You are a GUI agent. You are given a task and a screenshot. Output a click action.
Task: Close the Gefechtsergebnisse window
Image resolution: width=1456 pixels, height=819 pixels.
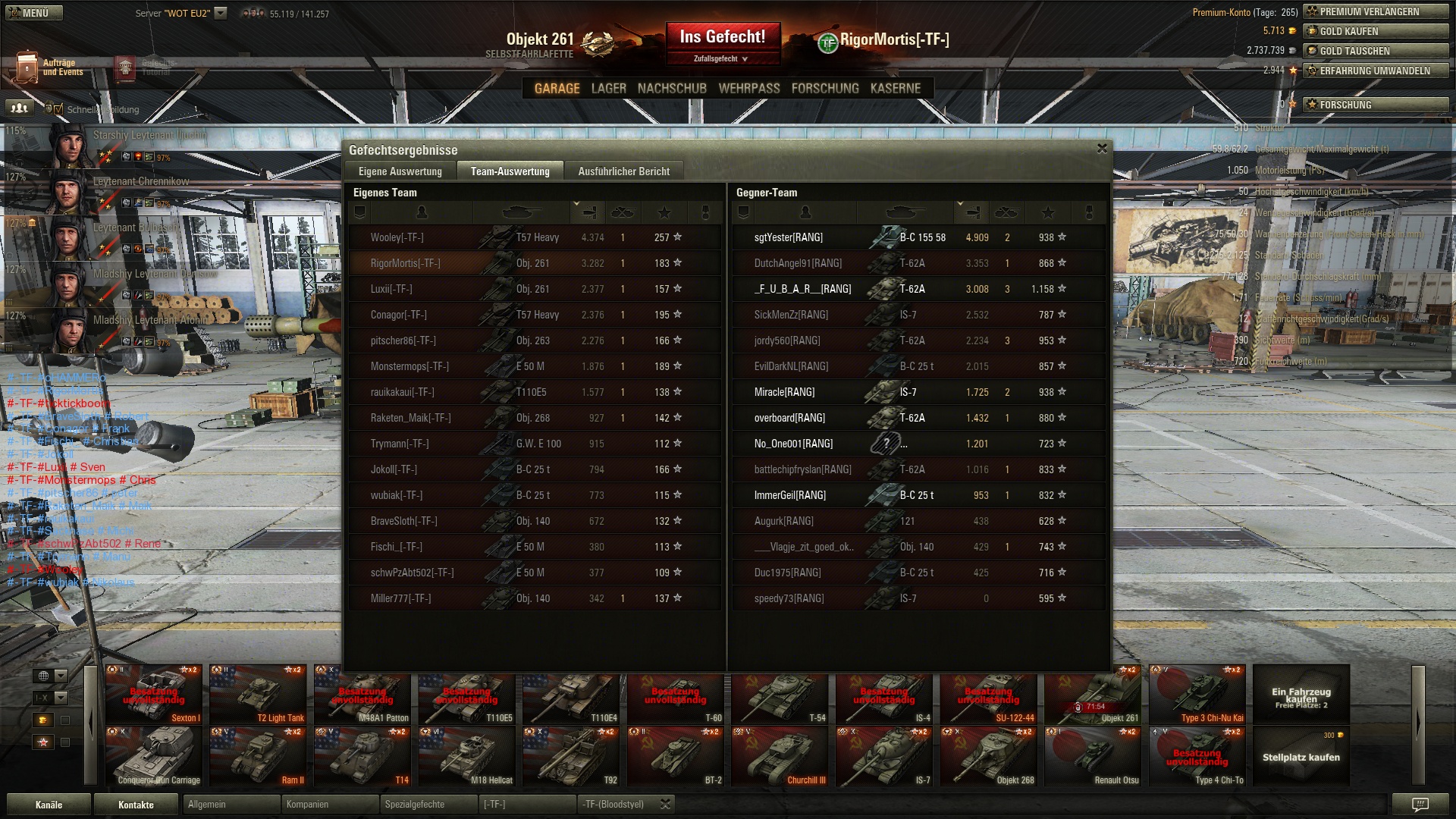tap(1102, 149)
